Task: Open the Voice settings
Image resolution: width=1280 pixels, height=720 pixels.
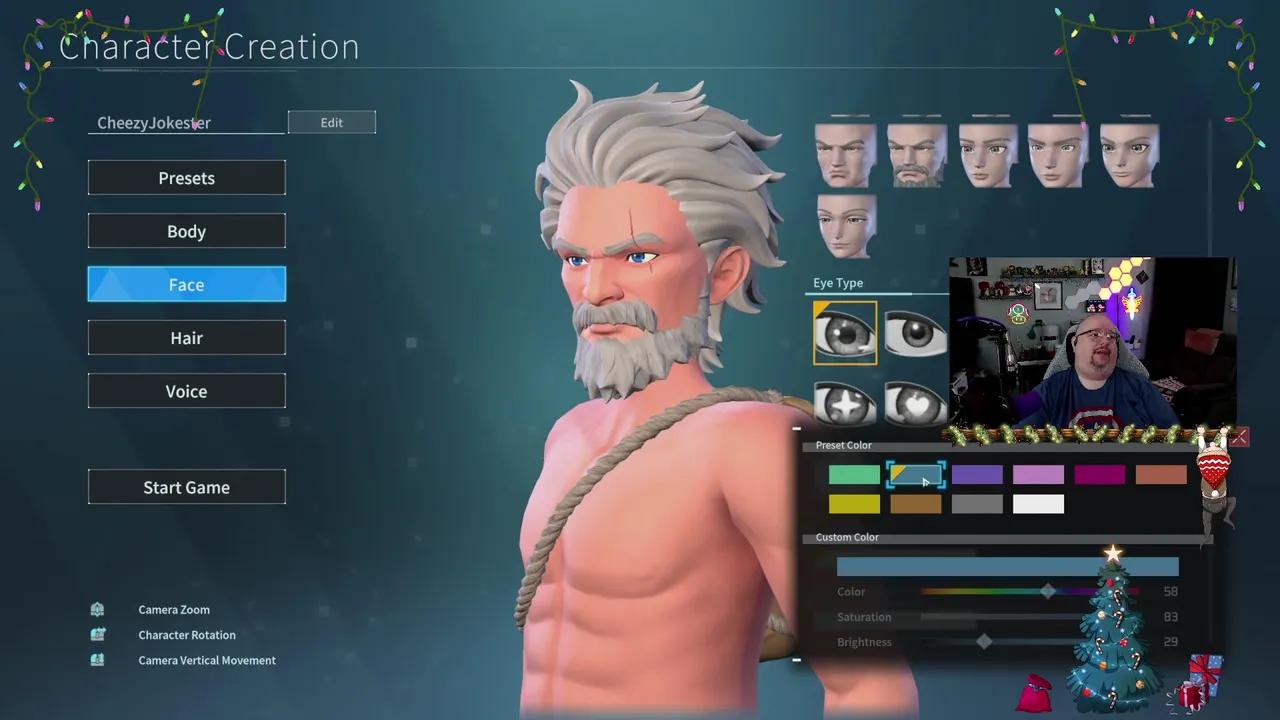Action: [186, 390]
